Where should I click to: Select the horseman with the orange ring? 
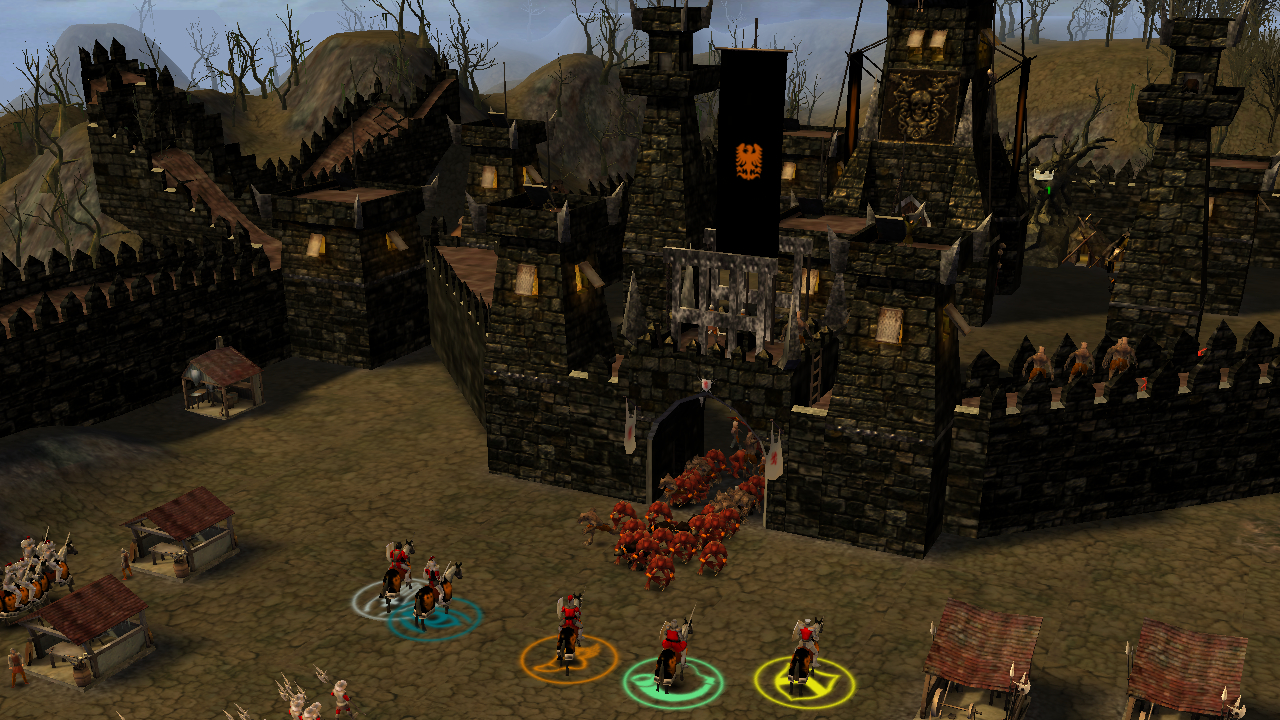[x=569, y=628]
